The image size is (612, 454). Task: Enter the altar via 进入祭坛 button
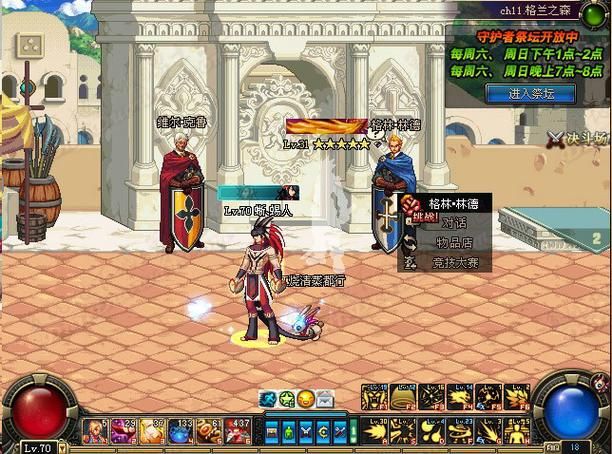pyautogui.click(x=530, y=94)
